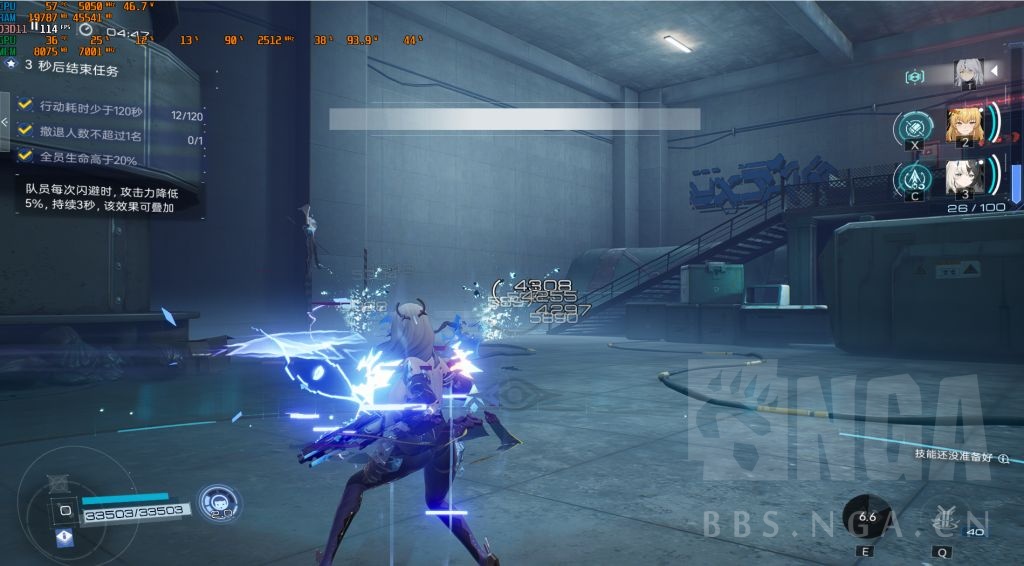Switch to the blonde-haired squad member
1024x566 pixels.
tap(965, 125)
